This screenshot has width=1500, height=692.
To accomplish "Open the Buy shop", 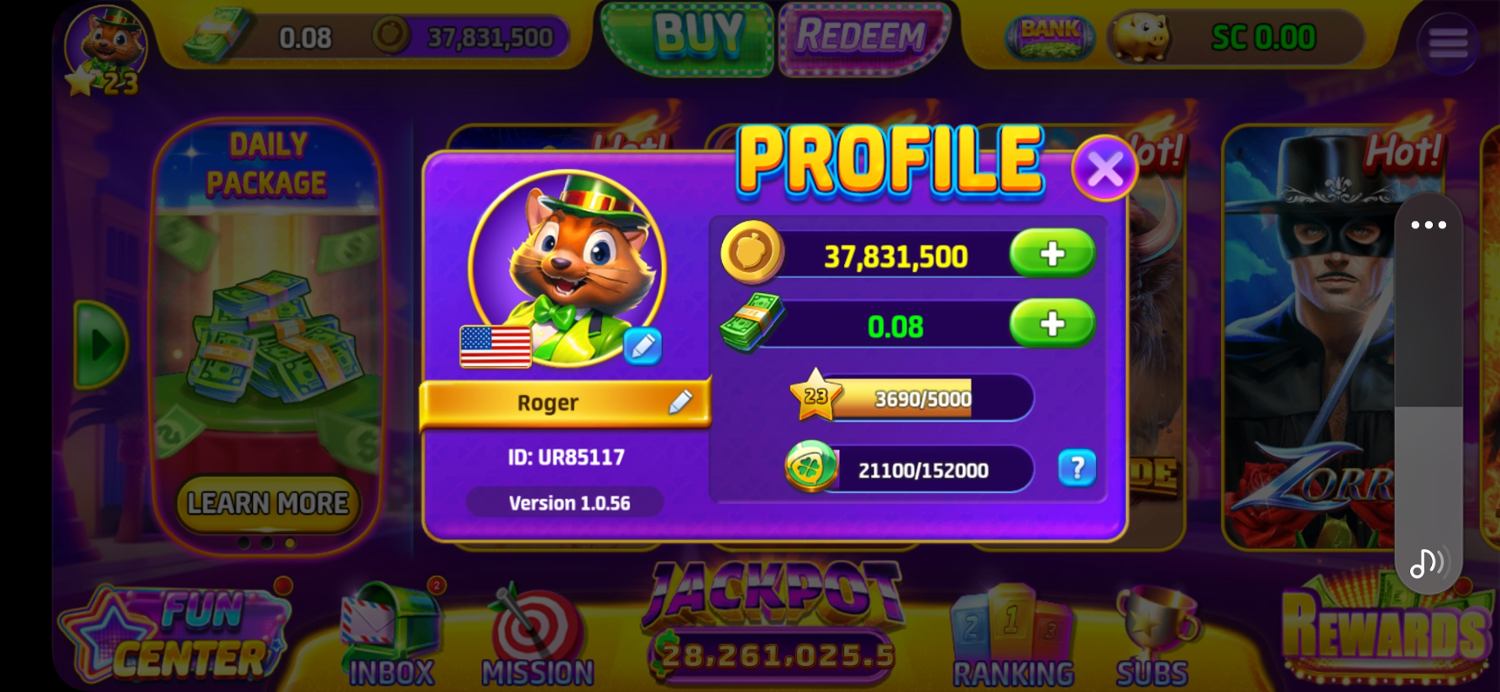I will coord(687,37).
